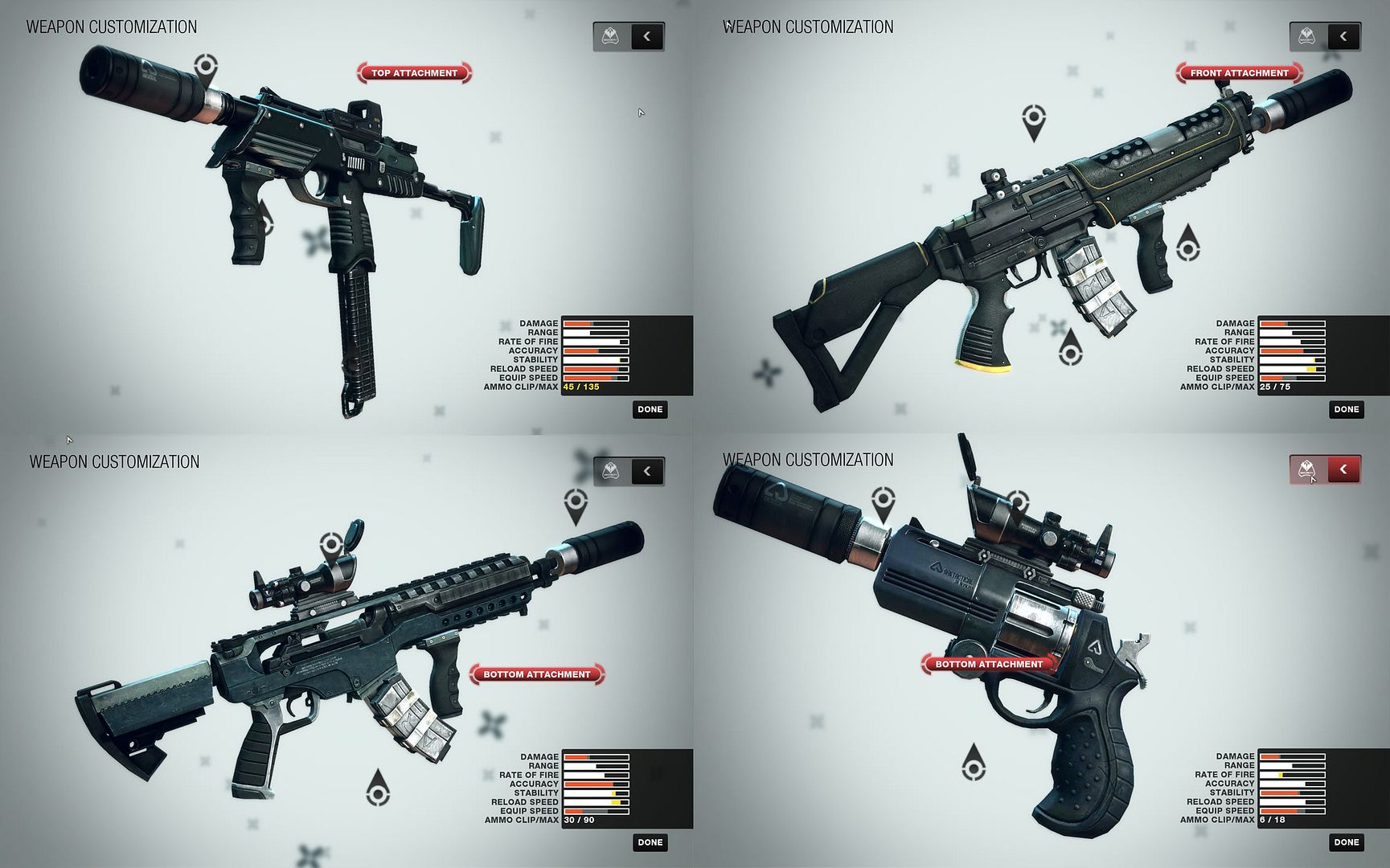Click Done beside the 25 / 75 ammo
Viewport: 1390px width, 868px height.
click(1346, 410)
